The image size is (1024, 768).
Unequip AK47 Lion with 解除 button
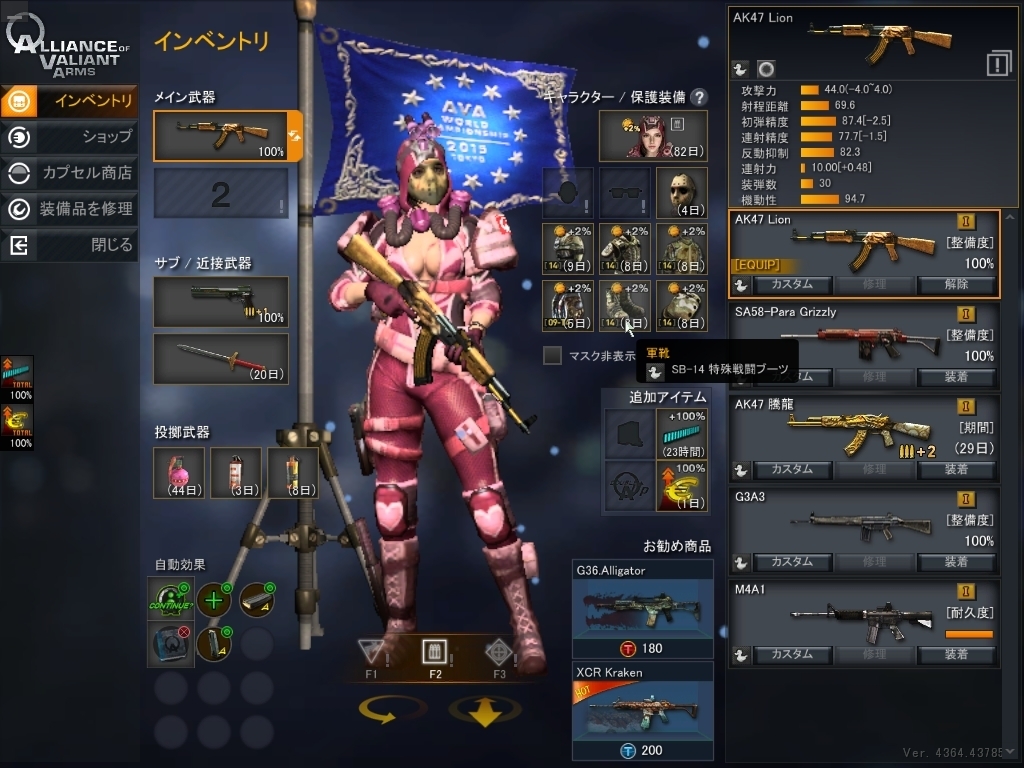coord(957,284)
